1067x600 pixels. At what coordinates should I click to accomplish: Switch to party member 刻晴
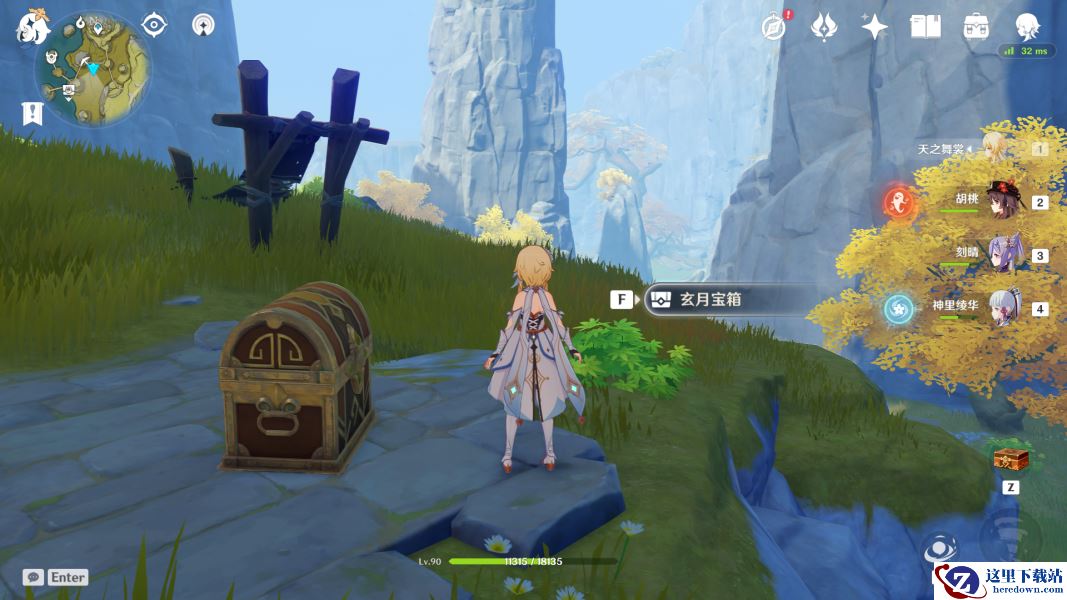[x=1003, y=255]
